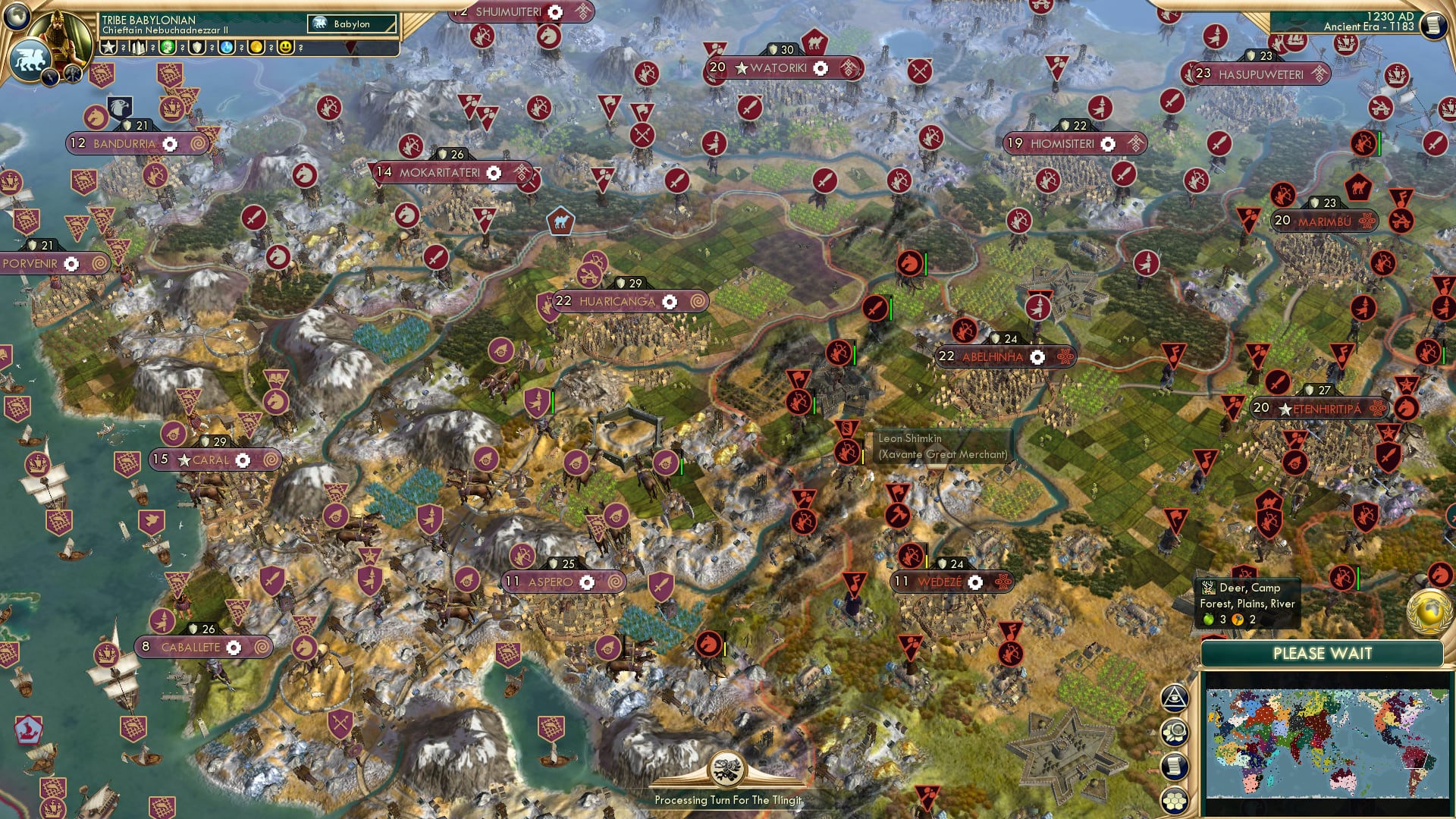This screenshot has height=819, width=1456.
Task: Toggle the hex grid overlay icon
Action: [1174, 802]
